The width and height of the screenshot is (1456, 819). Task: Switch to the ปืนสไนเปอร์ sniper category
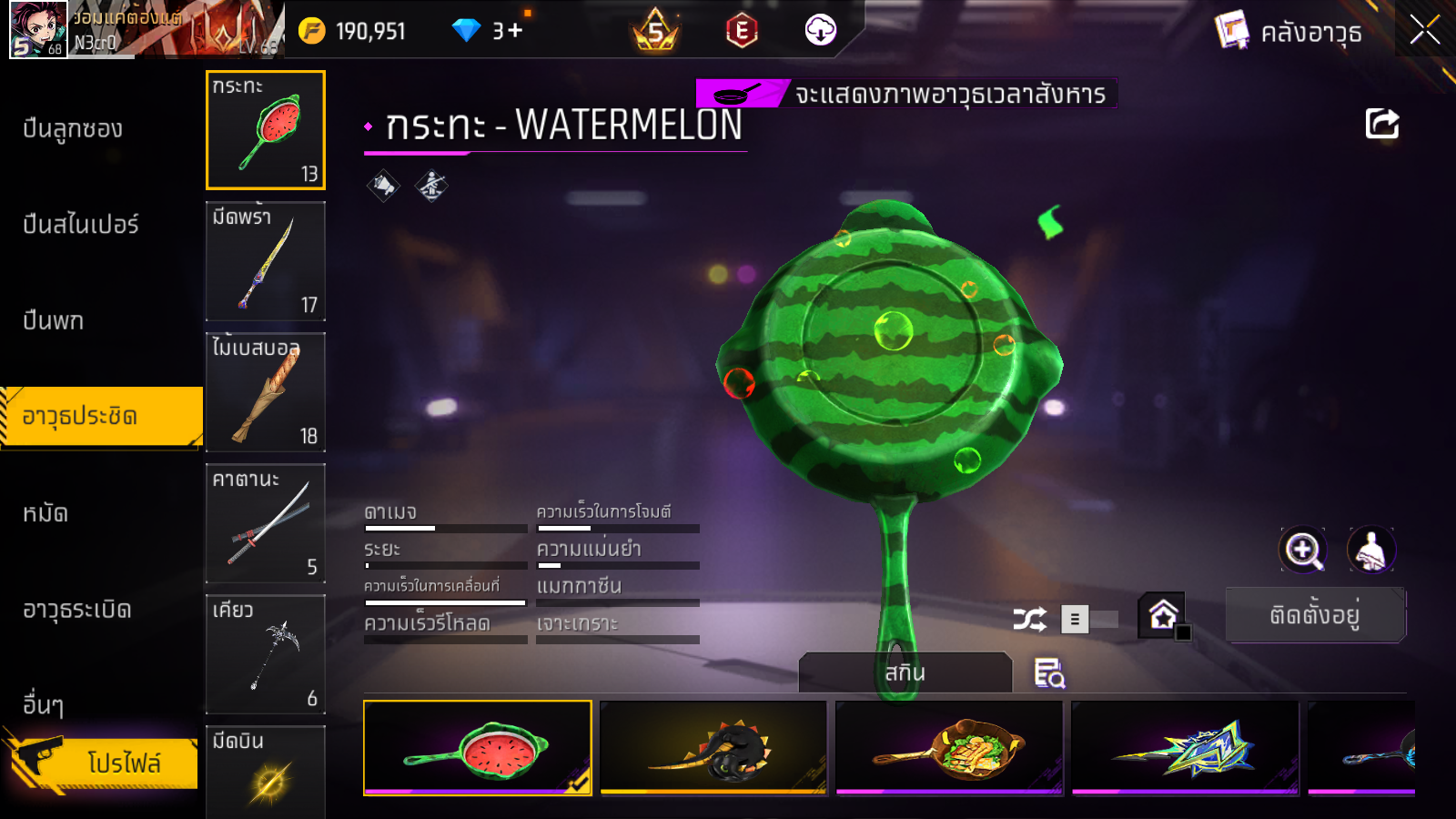[81, 225]
